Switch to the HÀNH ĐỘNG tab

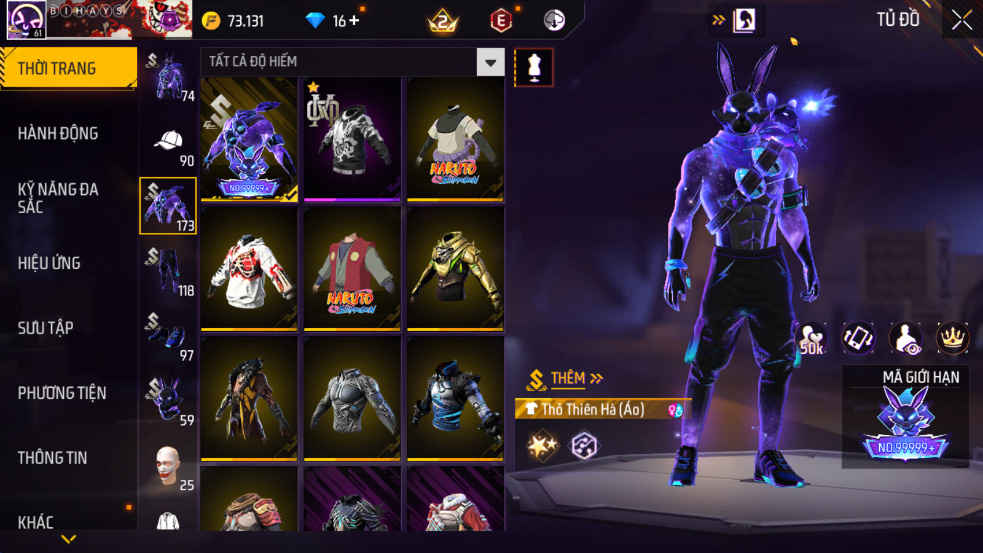click(58, 133)
